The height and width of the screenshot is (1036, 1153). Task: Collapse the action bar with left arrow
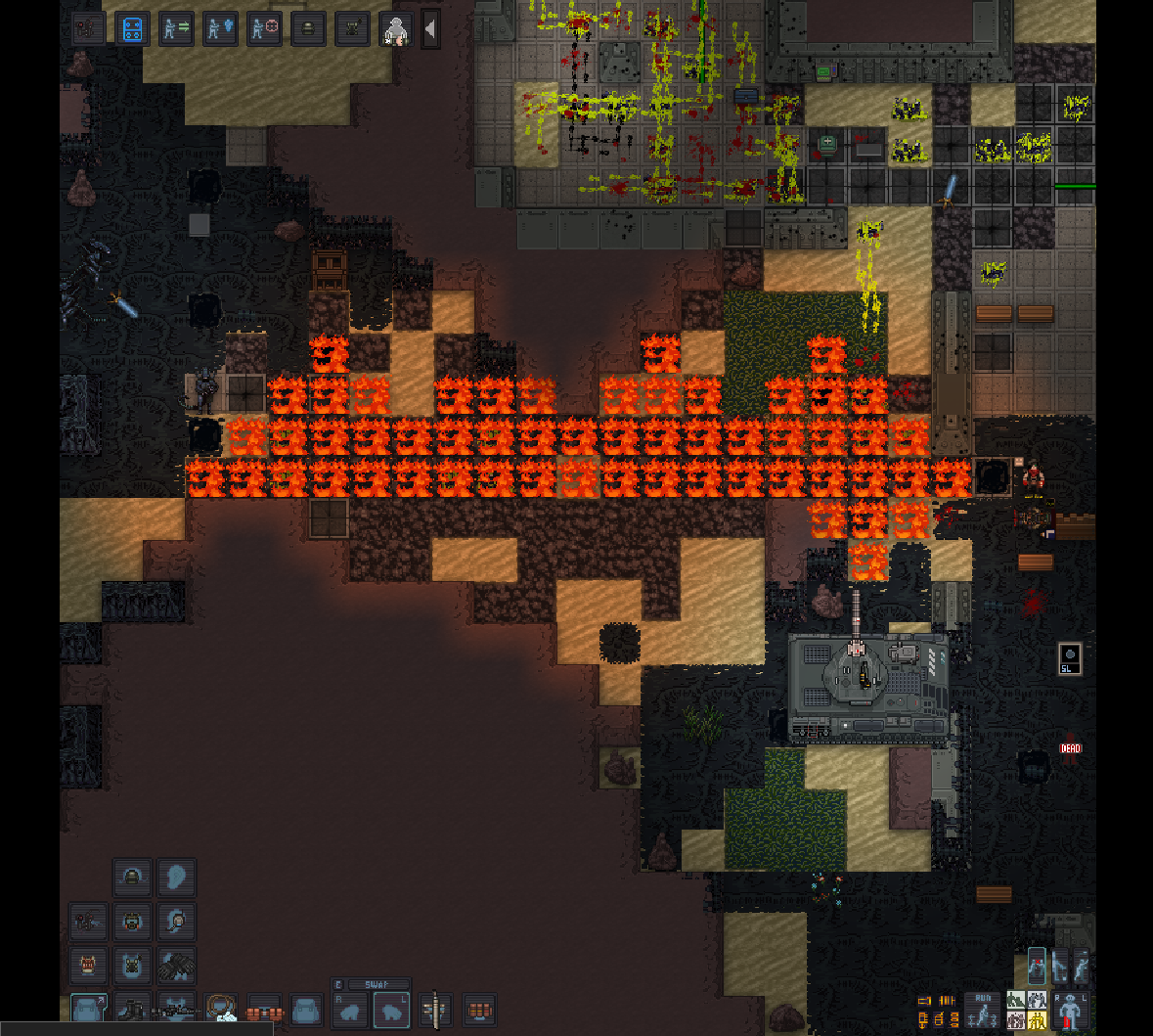(429, 29)
